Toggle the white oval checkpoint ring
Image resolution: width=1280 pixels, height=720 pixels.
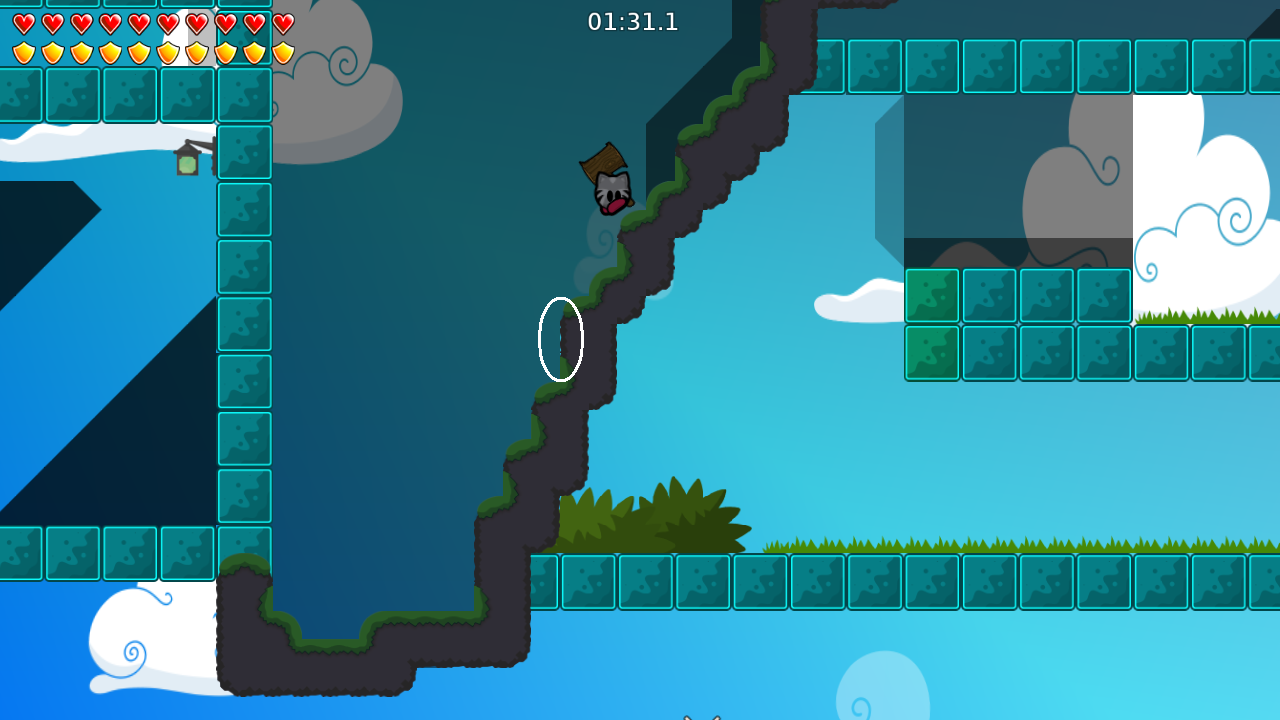pos(561,338)
